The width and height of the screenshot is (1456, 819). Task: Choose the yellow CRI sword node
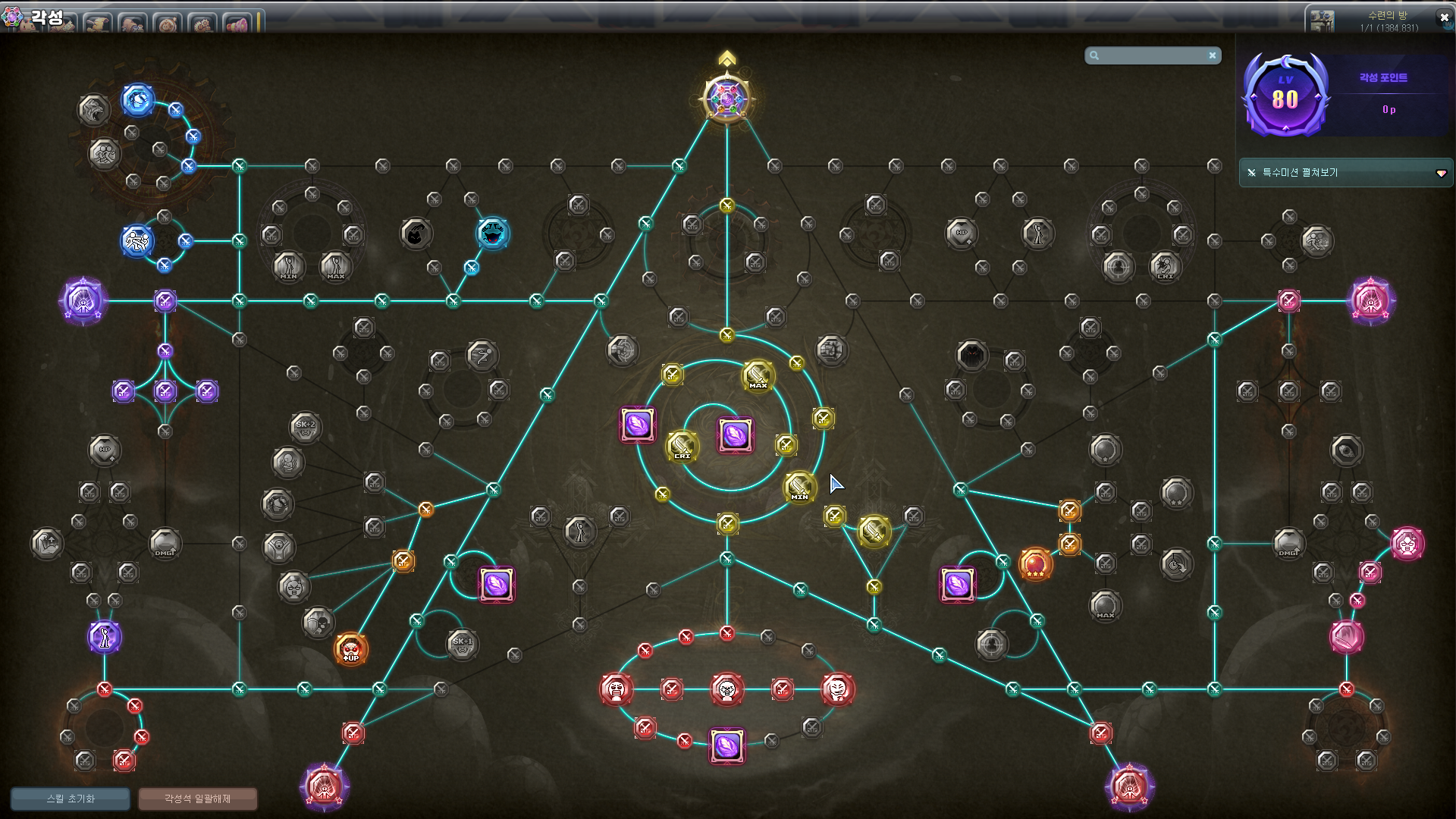[x=682, y=446]
